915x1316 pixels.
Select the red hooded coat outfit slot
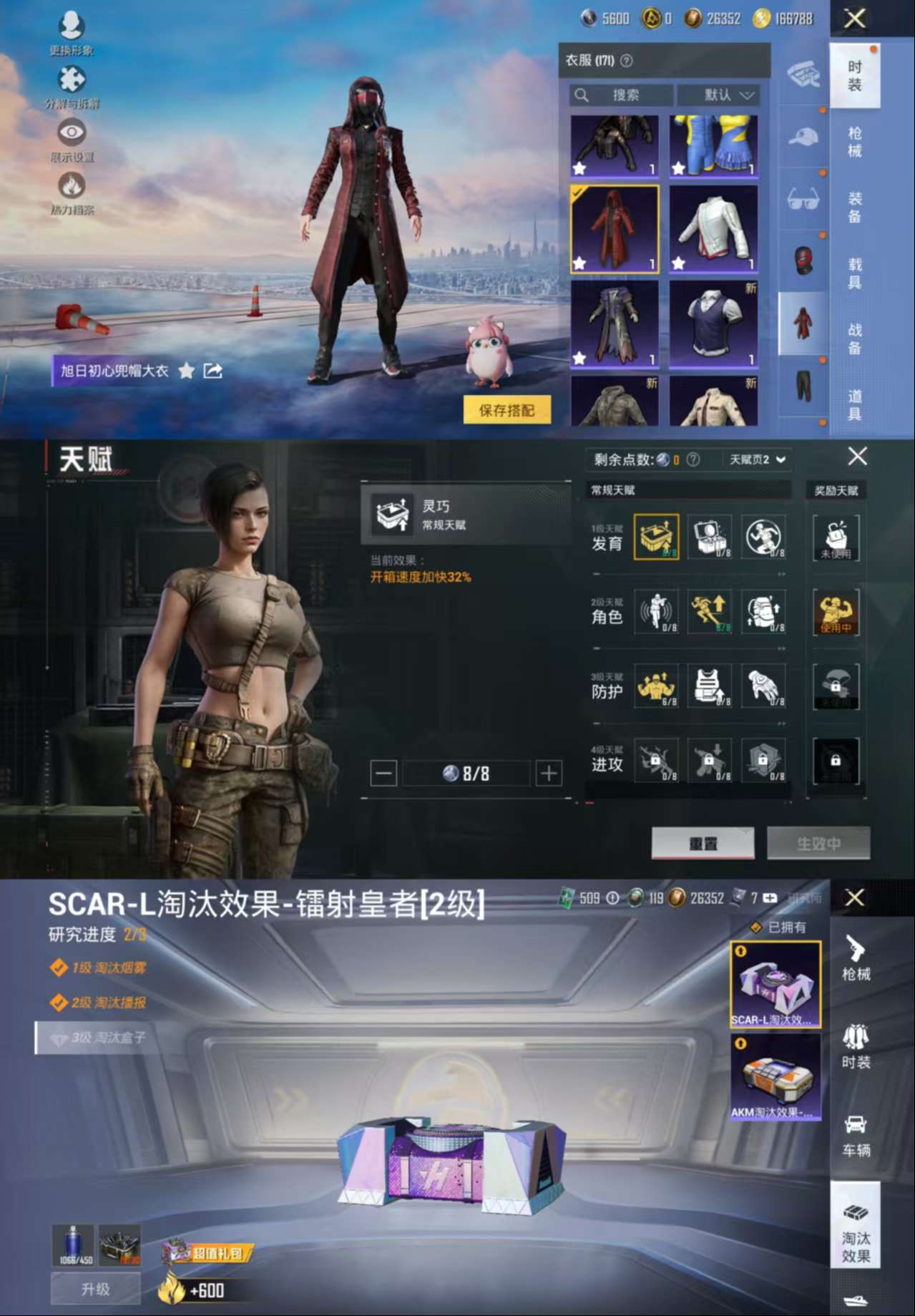(615, 230)
